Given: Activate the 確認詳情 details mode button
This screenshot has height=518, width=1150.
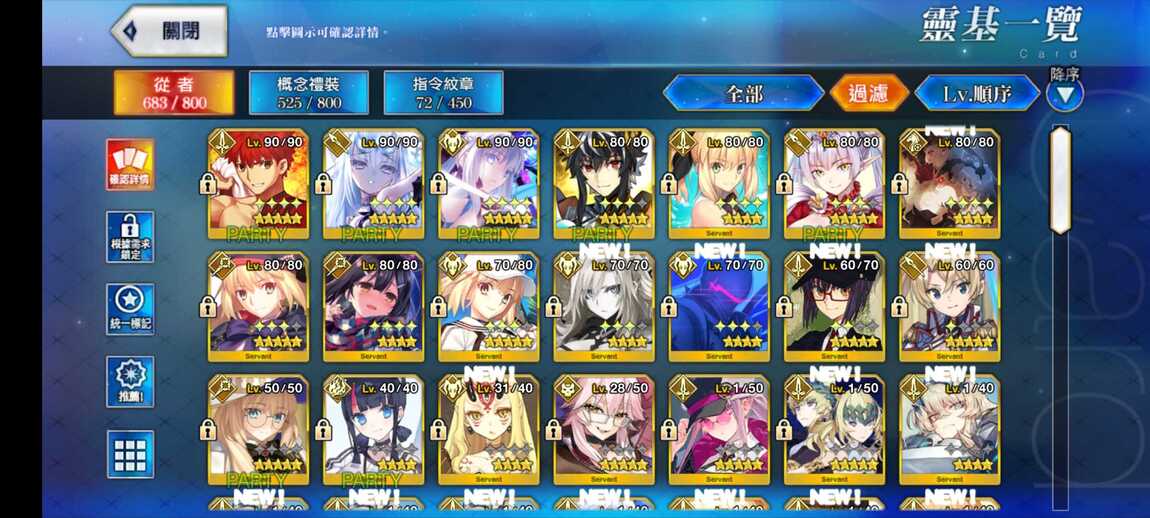Looking at the screenshot, I should point(130,164).
